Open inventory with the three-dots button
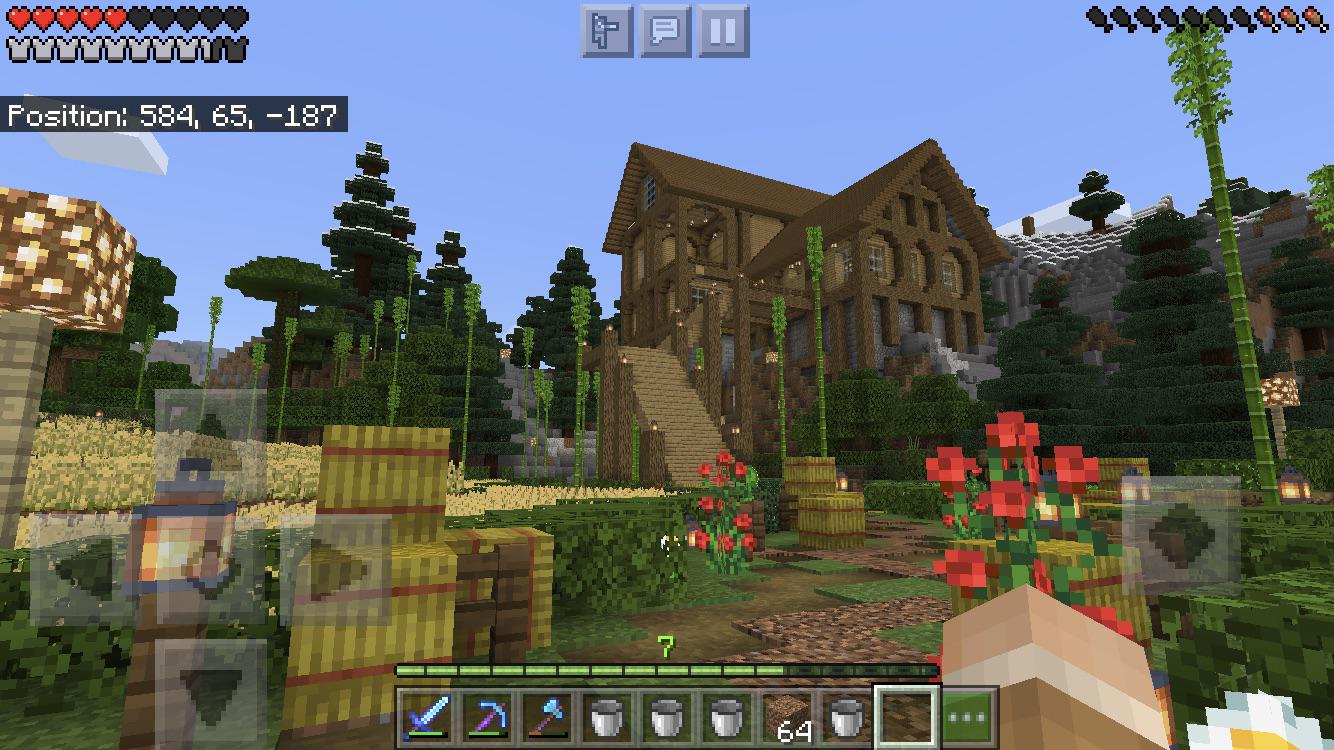Viewport: 1334px width, 750px height. 968,716
